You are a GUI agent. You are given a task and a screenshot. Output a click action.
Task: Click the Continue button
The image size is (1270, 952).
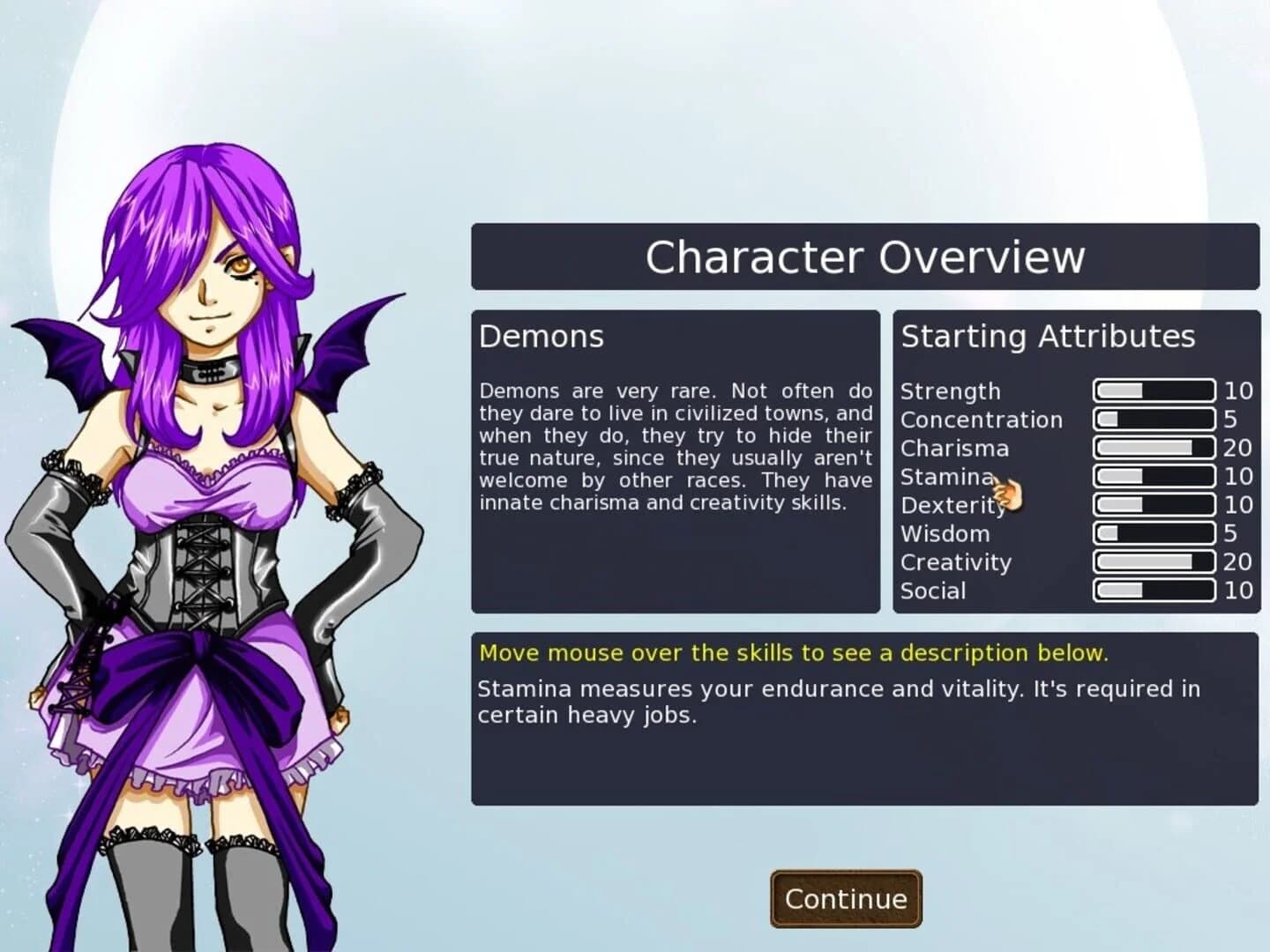(x=844, y=898)
